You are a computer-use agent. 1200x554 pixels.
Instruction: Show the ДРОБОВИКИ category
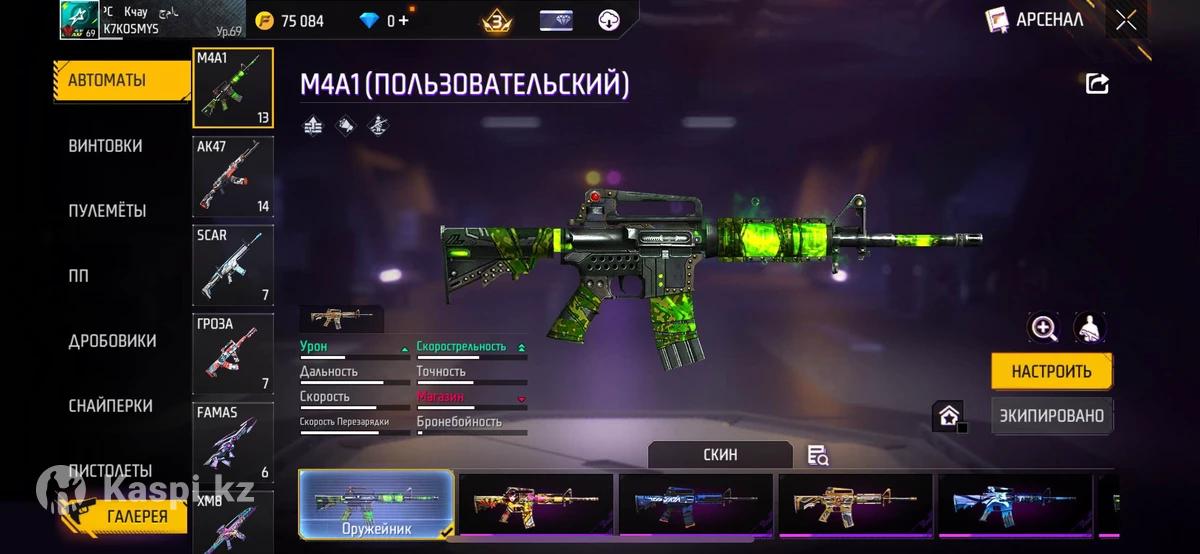point(113,341)
